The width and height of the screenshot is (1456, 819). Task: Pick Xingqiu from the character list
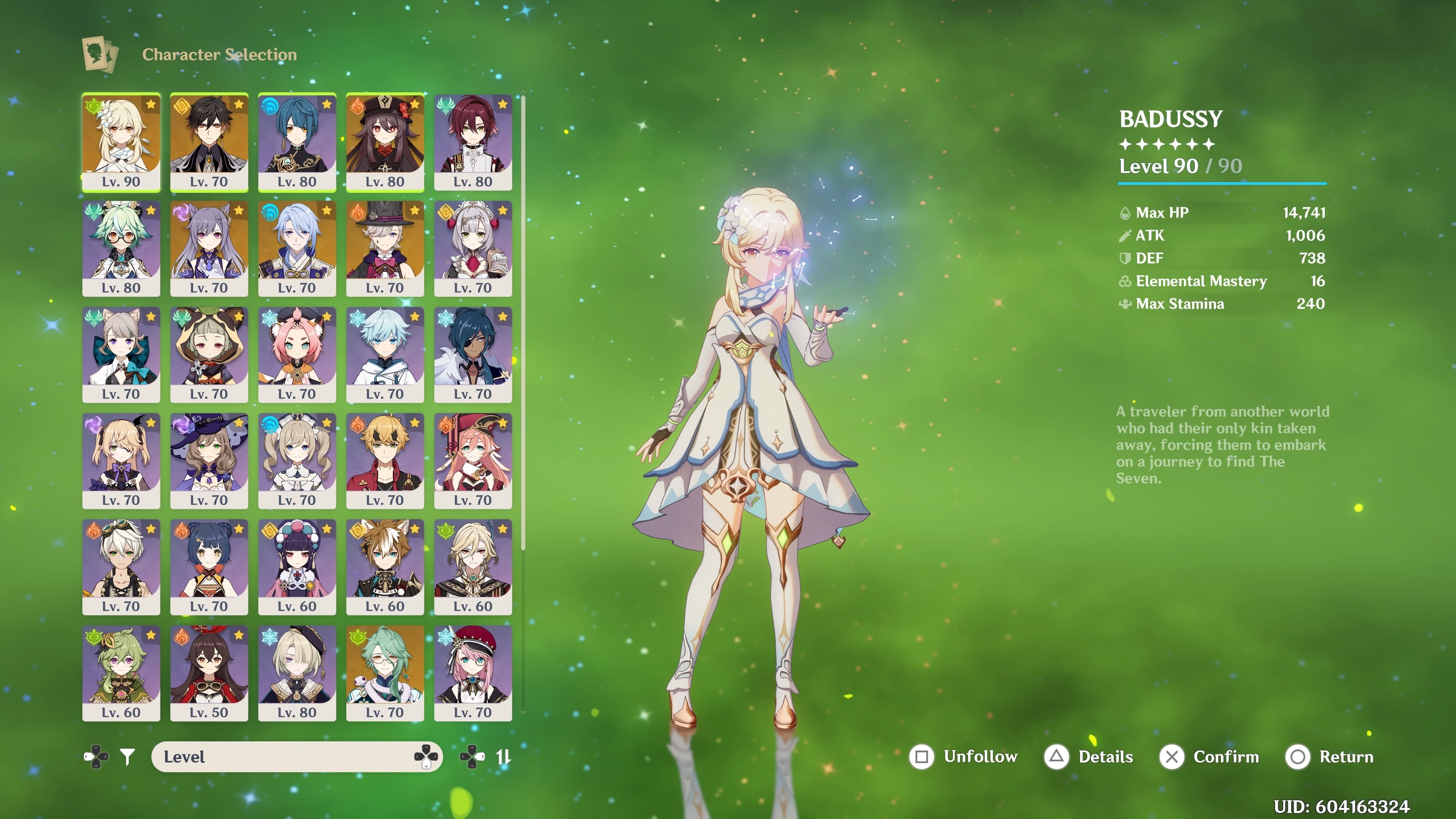[x=297, y=141]
